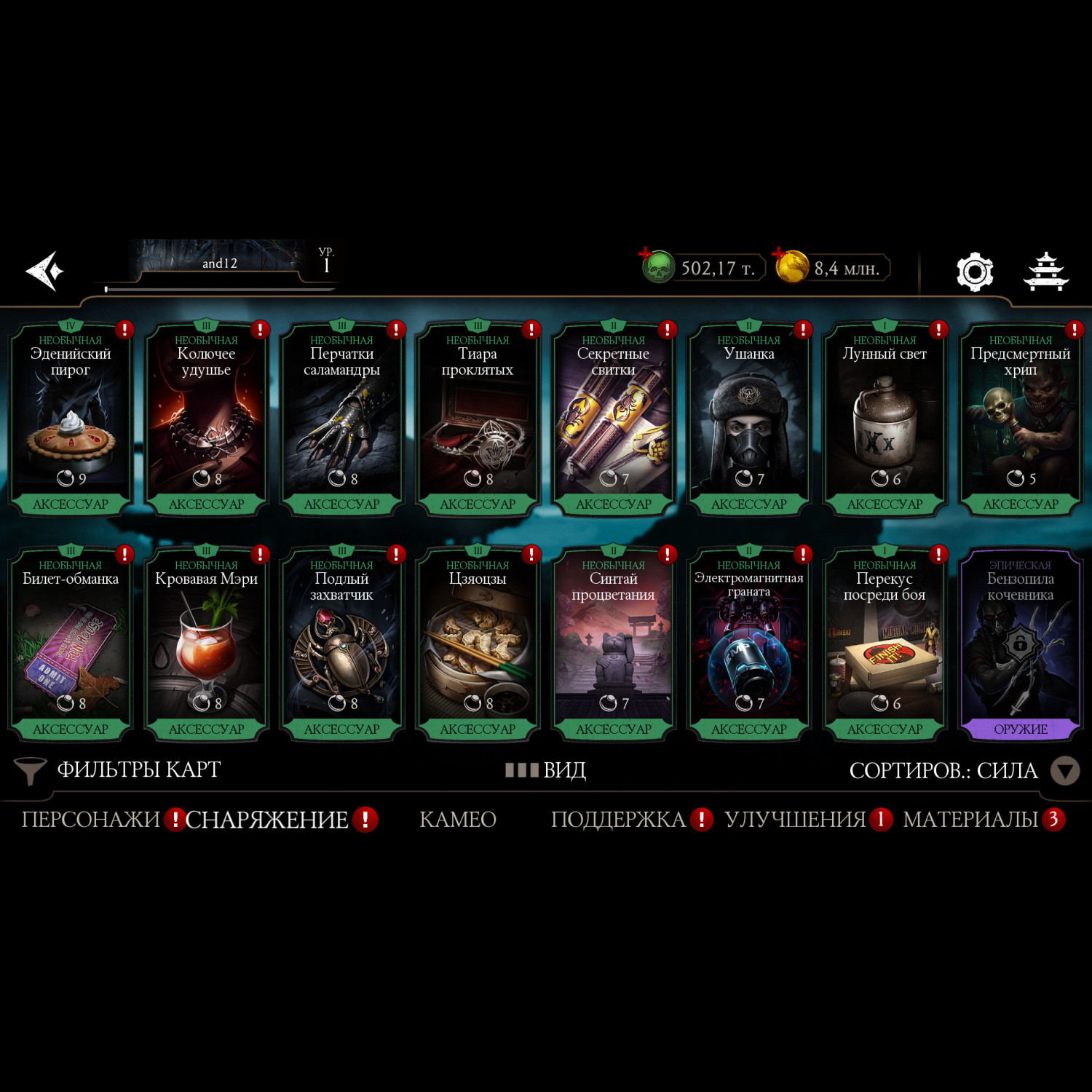
Task: Switch to the МАТЕРИАЛЫ tab
Action: (970, 820)
